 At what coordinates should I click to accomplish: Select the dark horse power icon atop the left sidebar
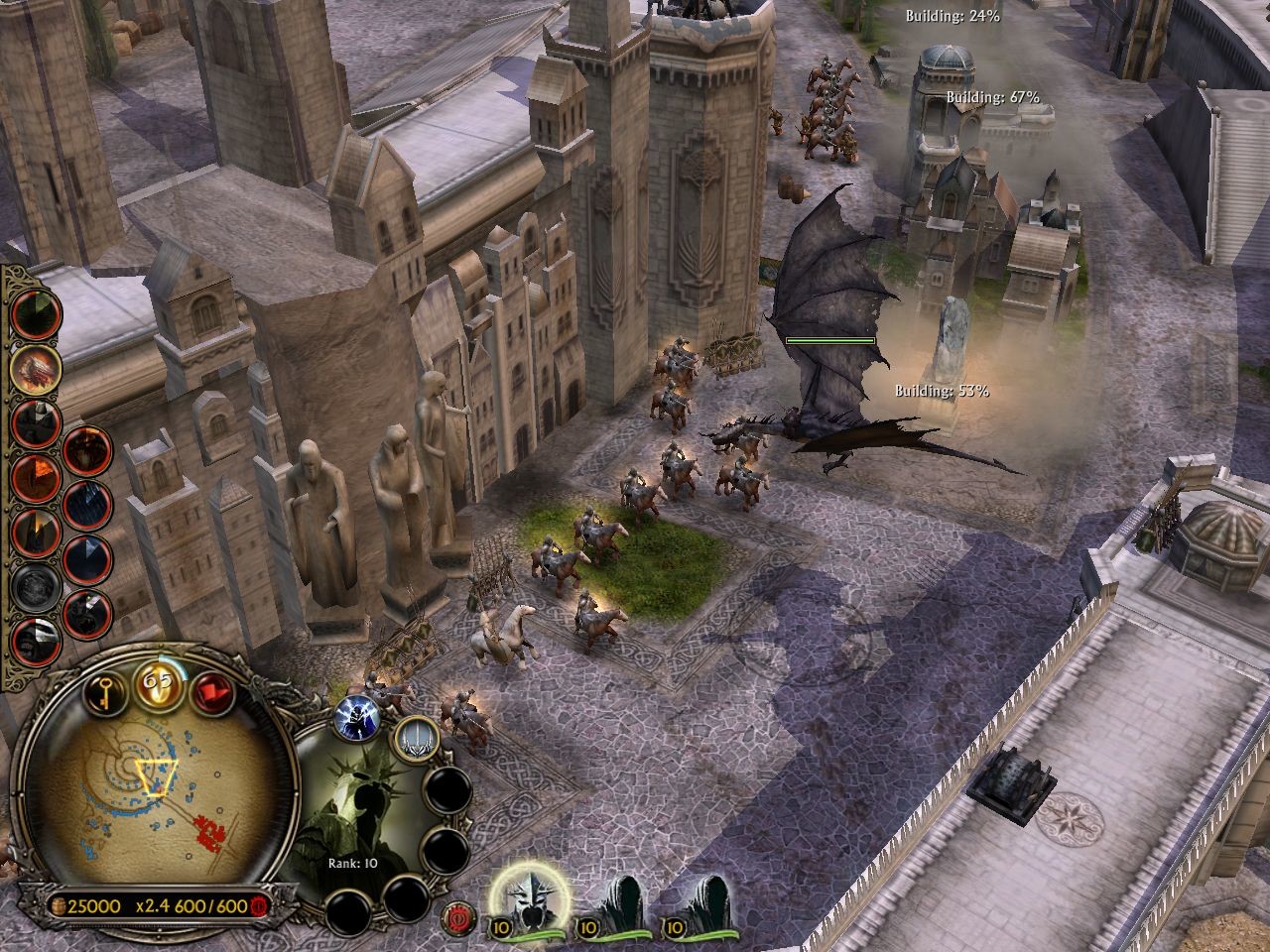click(x=36, y=316)
